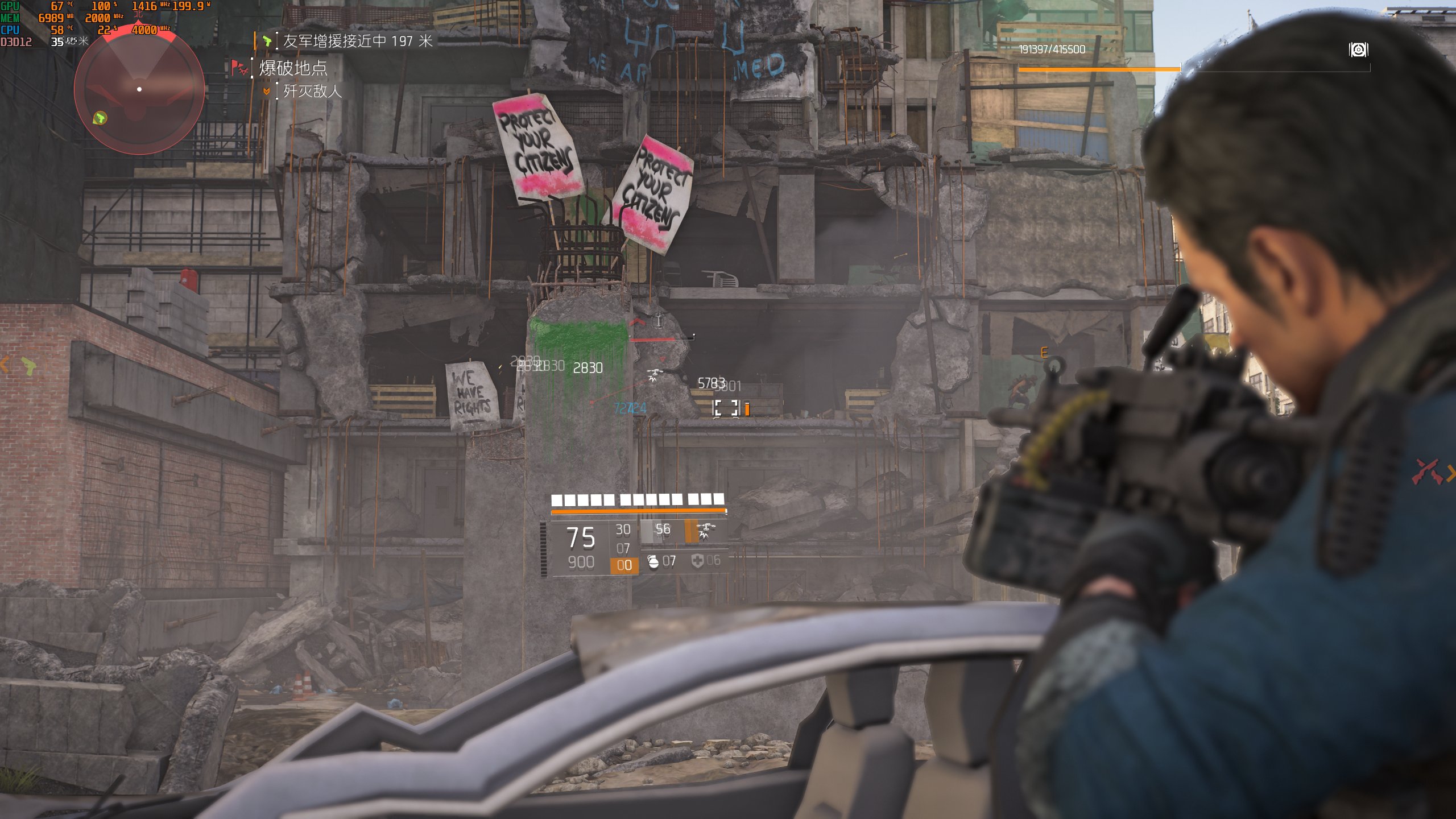Viewport: 1456px width, 819px height.
Task: Select the grenade icon
Action: point(653,561)
